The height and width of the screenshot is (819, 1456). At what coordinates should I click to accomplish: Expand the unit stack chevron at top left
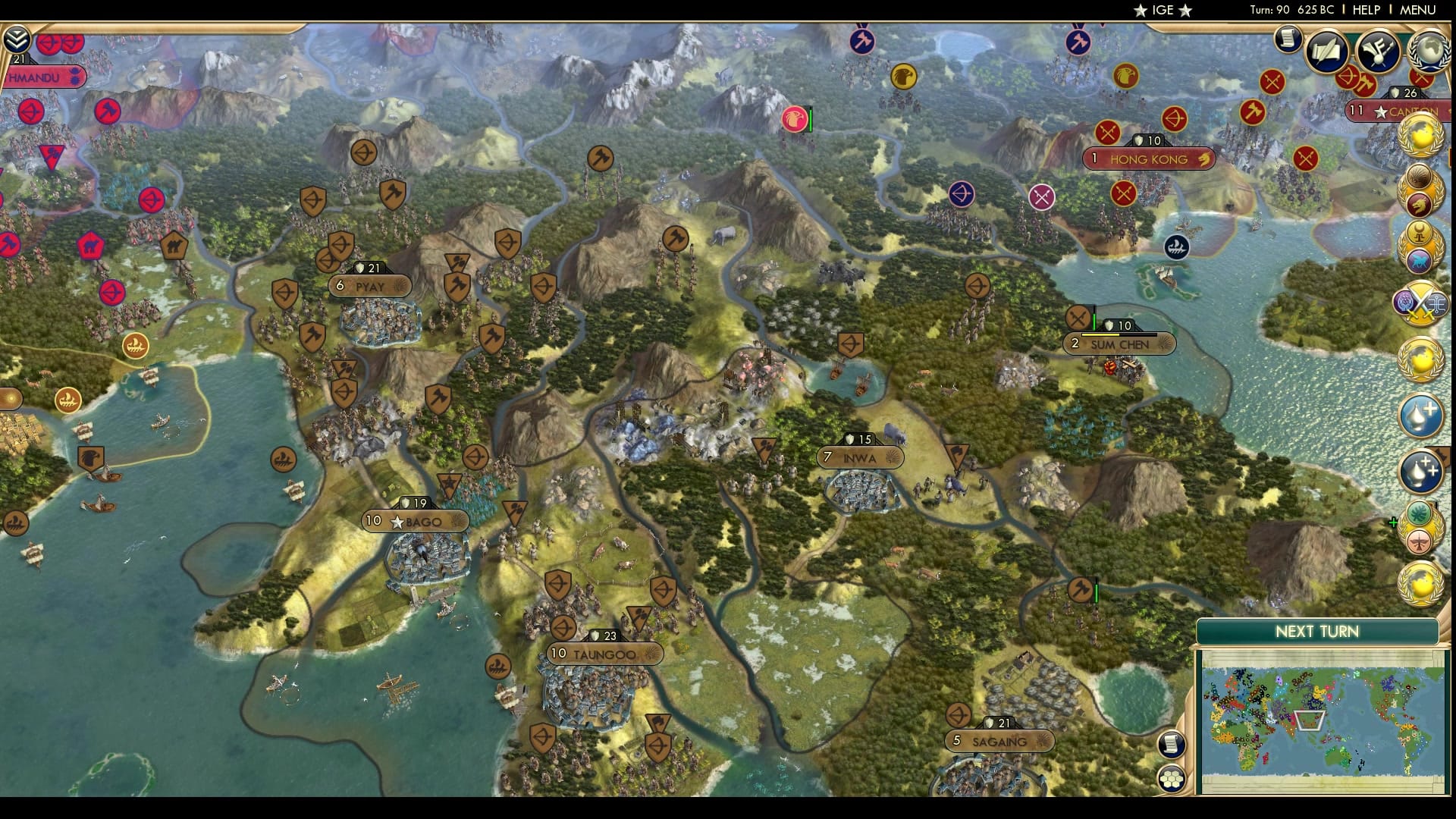pyautogui.click(x=16, y=39)
